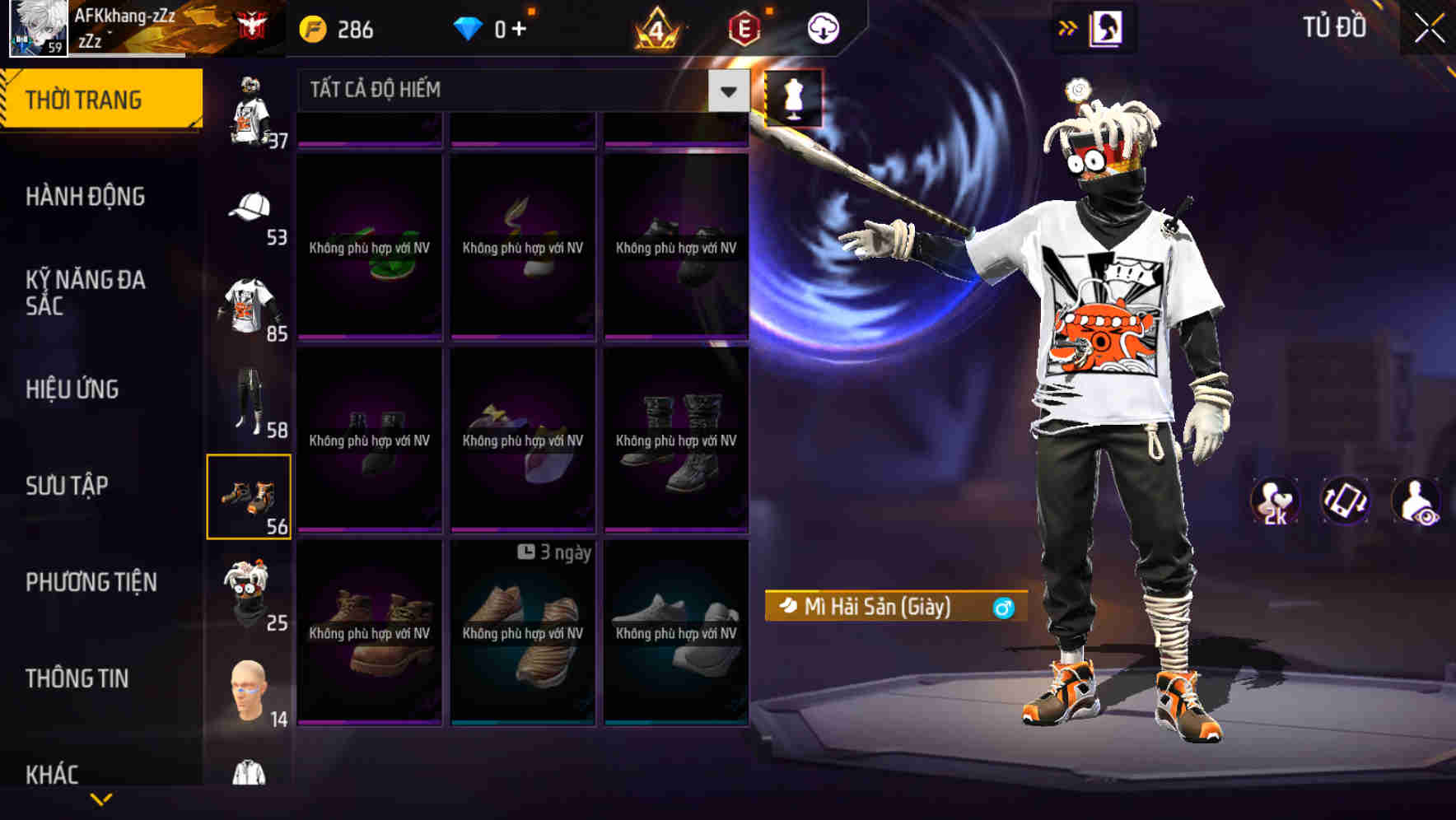Select the mannequin preview icon beside item grid
The width and height of the screenshot is (1456, 820).
[791, 99]
